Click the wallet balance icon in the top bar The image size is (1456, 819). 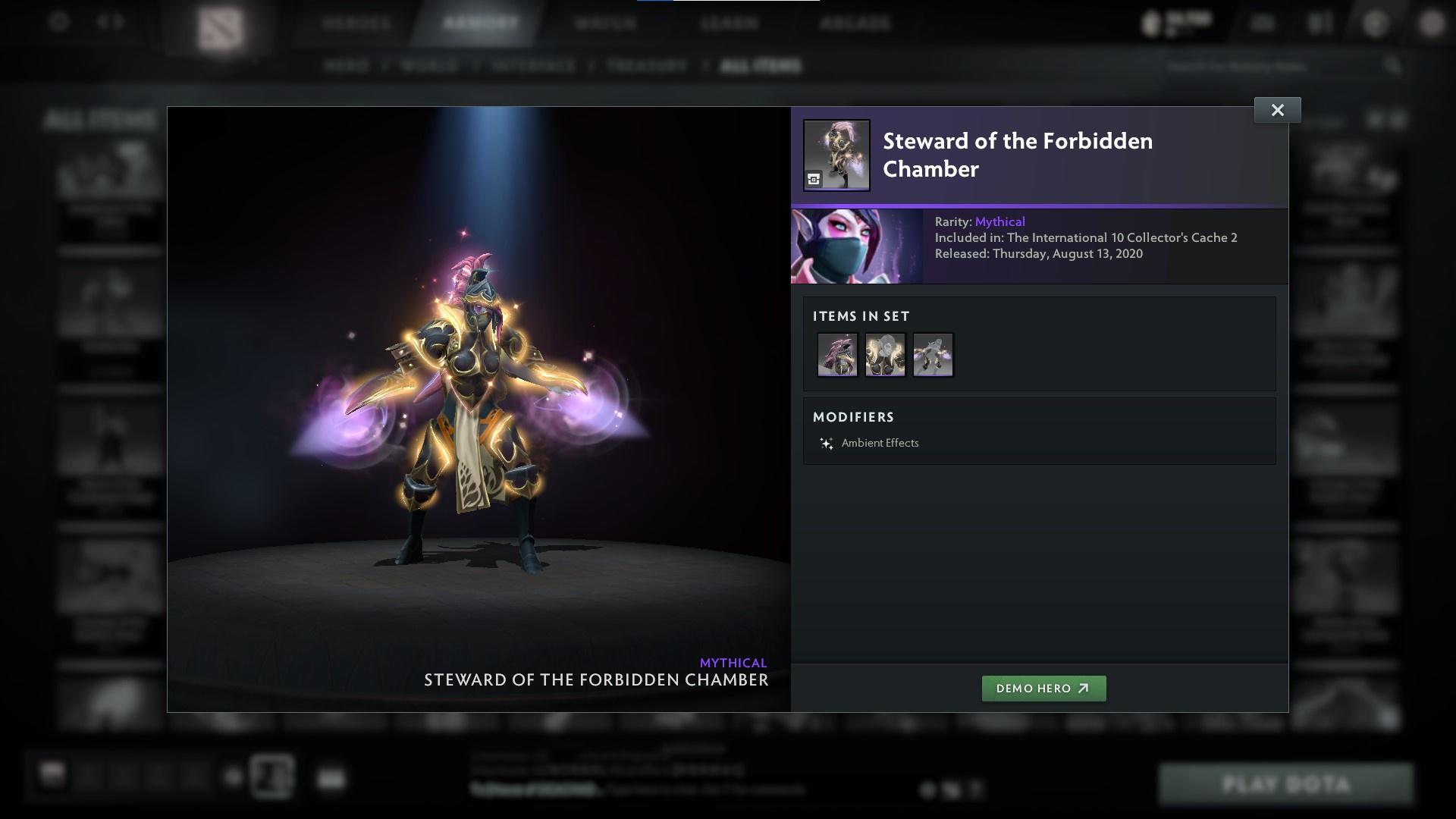tap(1150, 21)
